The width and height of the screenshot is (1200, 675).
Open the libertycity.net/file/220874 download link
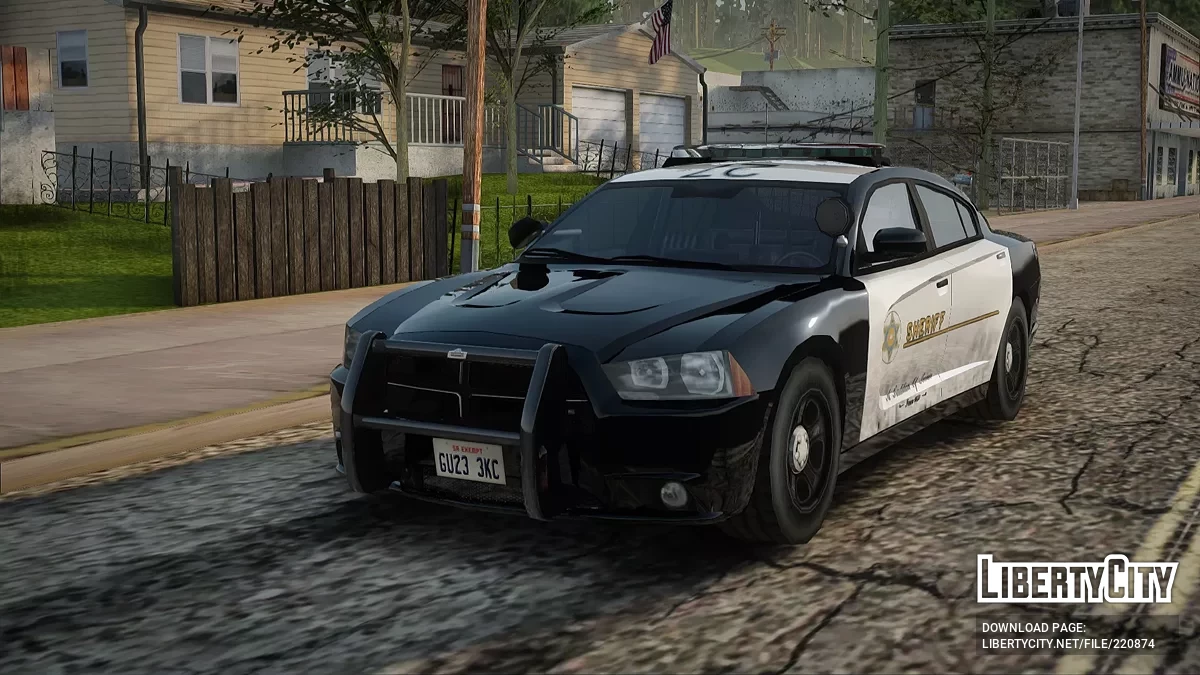(1068, 644)
